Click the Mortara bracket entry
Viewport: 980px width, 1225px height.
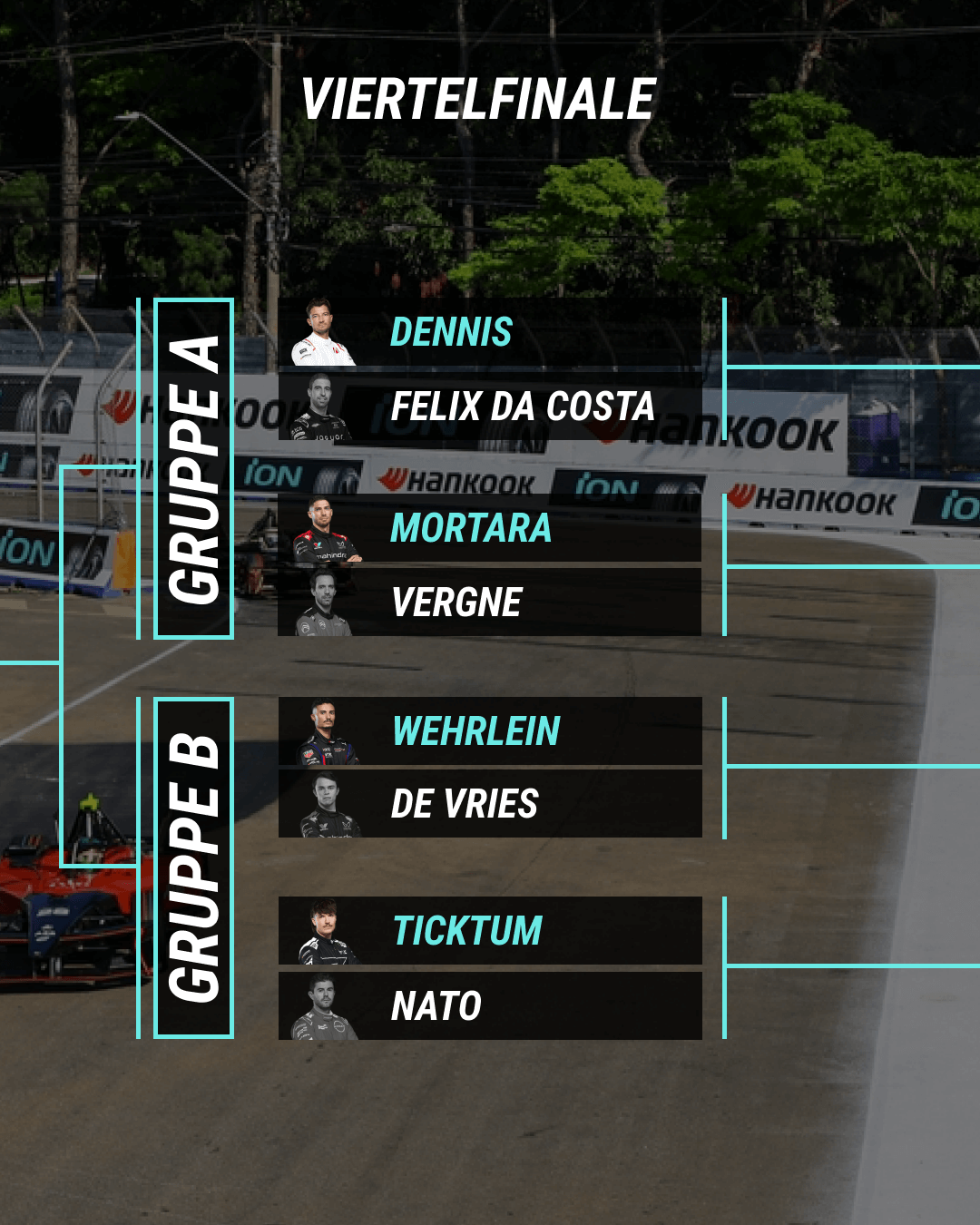click(490, 528)
